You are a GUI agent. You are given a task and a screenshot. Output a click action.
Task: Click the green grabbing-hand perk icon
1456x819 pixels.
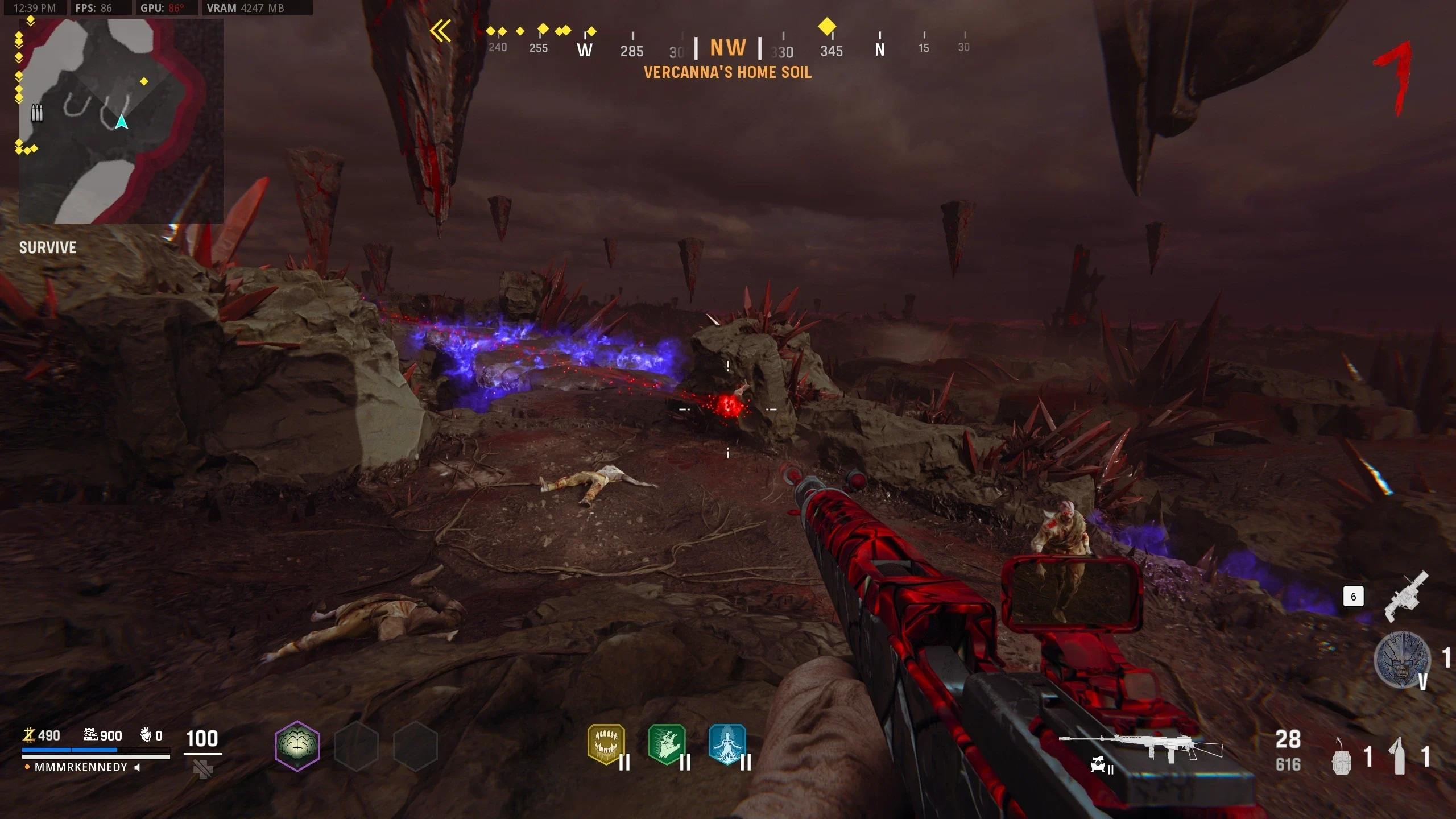[x=667, y=744]
